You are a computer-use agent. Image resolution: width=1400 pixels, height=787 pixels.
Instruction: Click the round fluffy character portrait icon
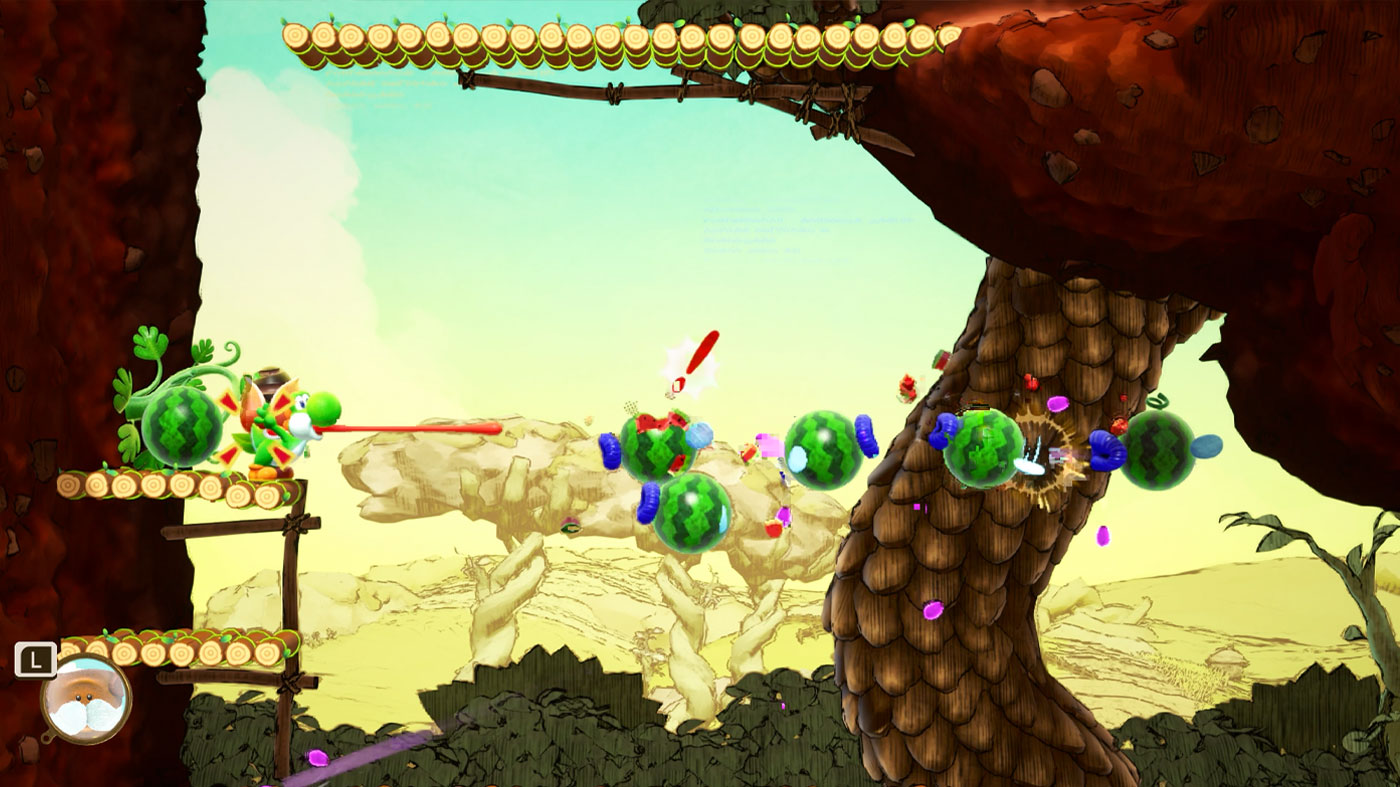coord(86,699)
